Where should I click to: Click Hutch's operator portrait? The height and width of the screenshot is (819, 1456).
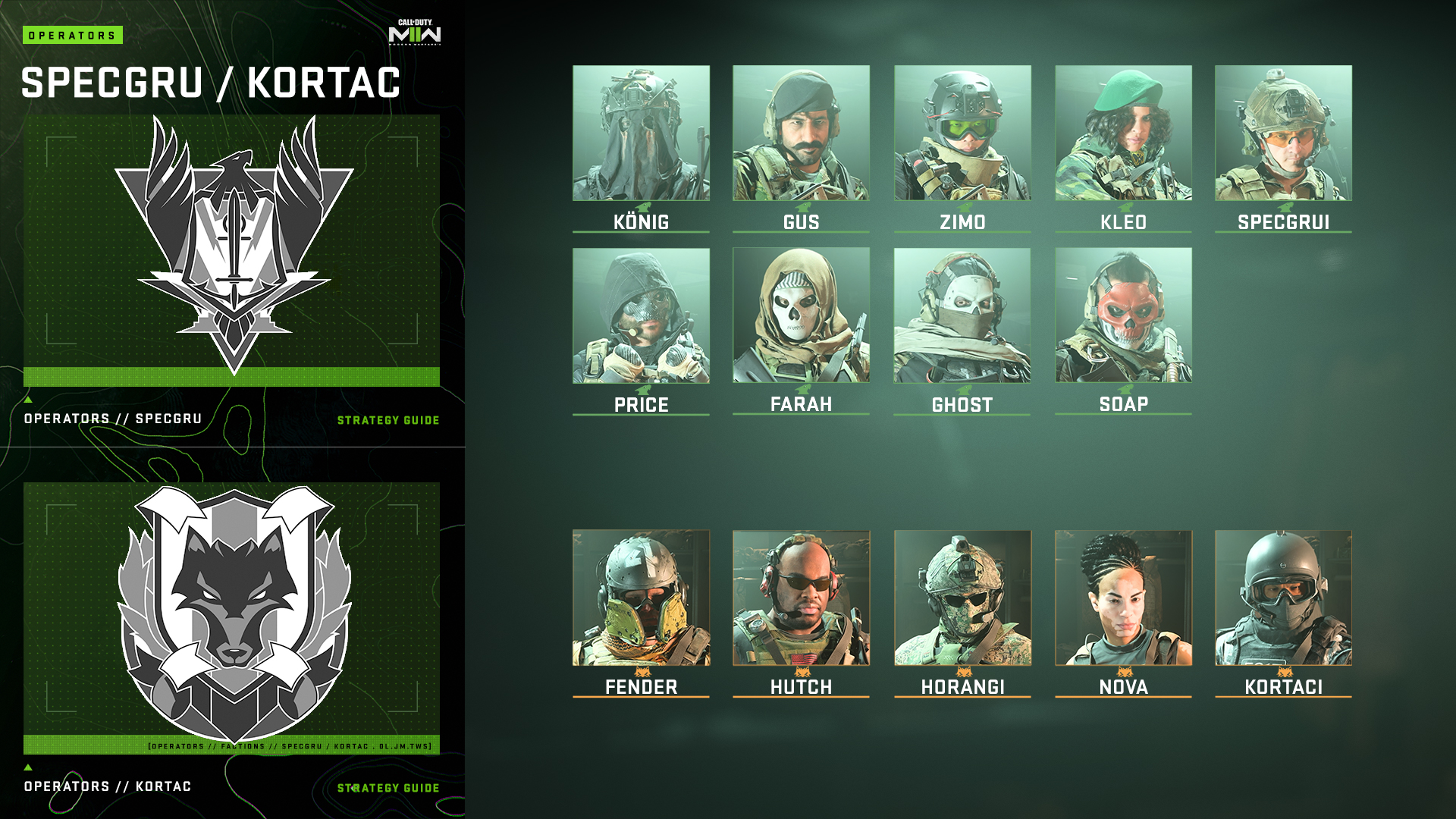pos(802,599)
